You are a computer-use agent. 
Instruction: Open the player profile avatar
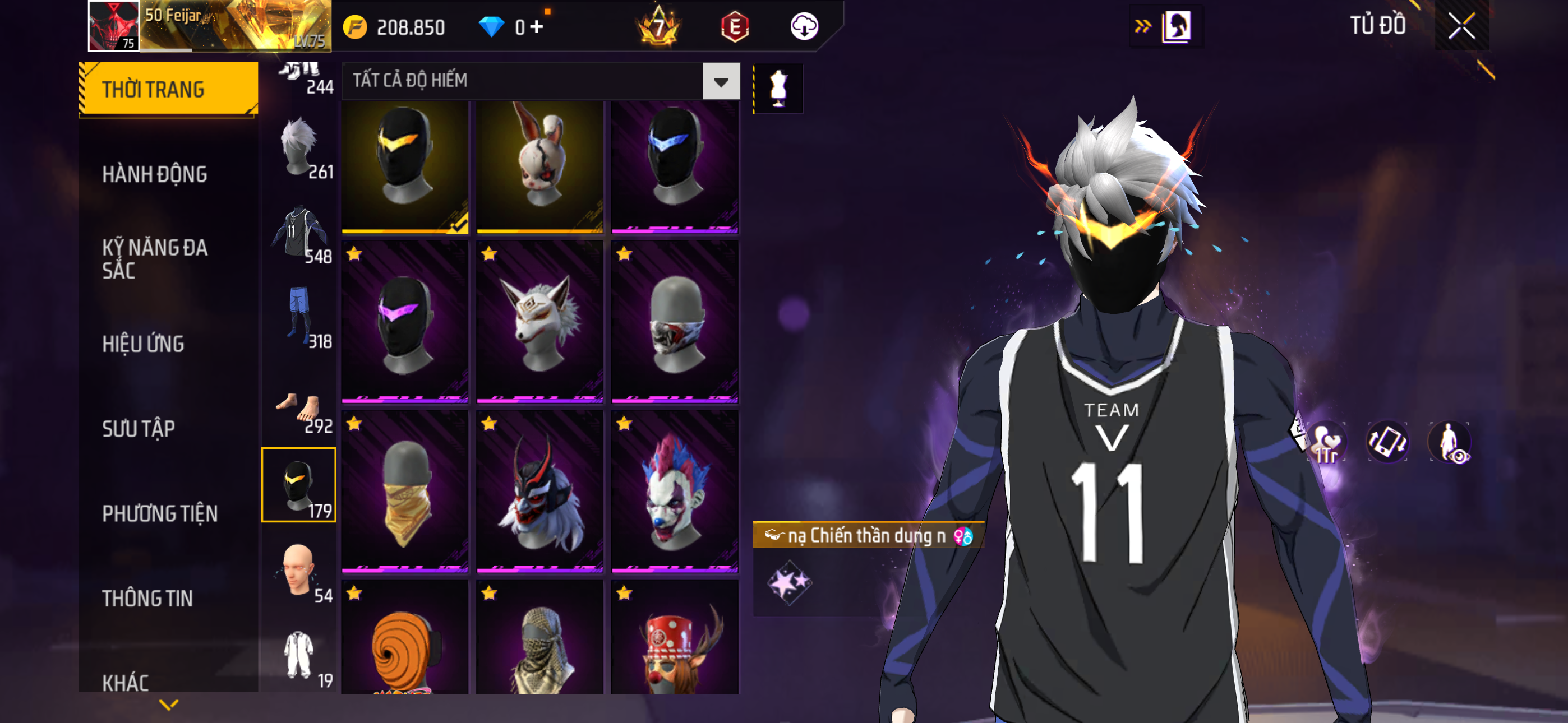pos(114,26)
